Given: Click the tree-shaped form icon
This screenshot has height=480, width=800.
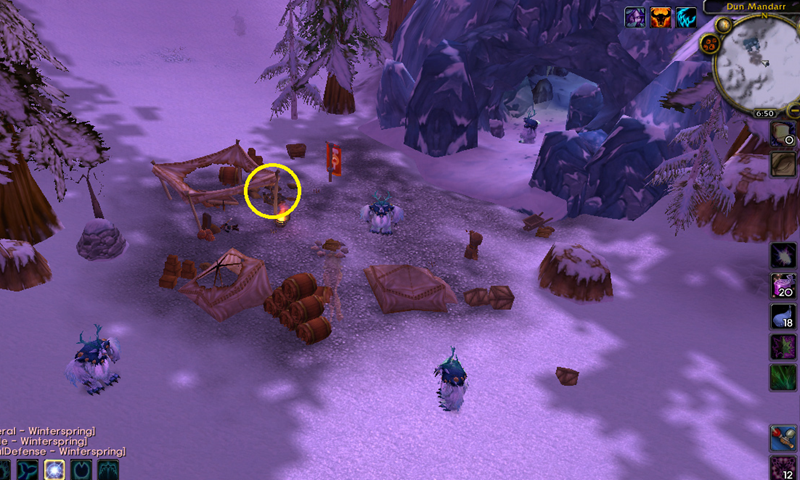Looking at the screenshot, I should [x=108, y=470].
